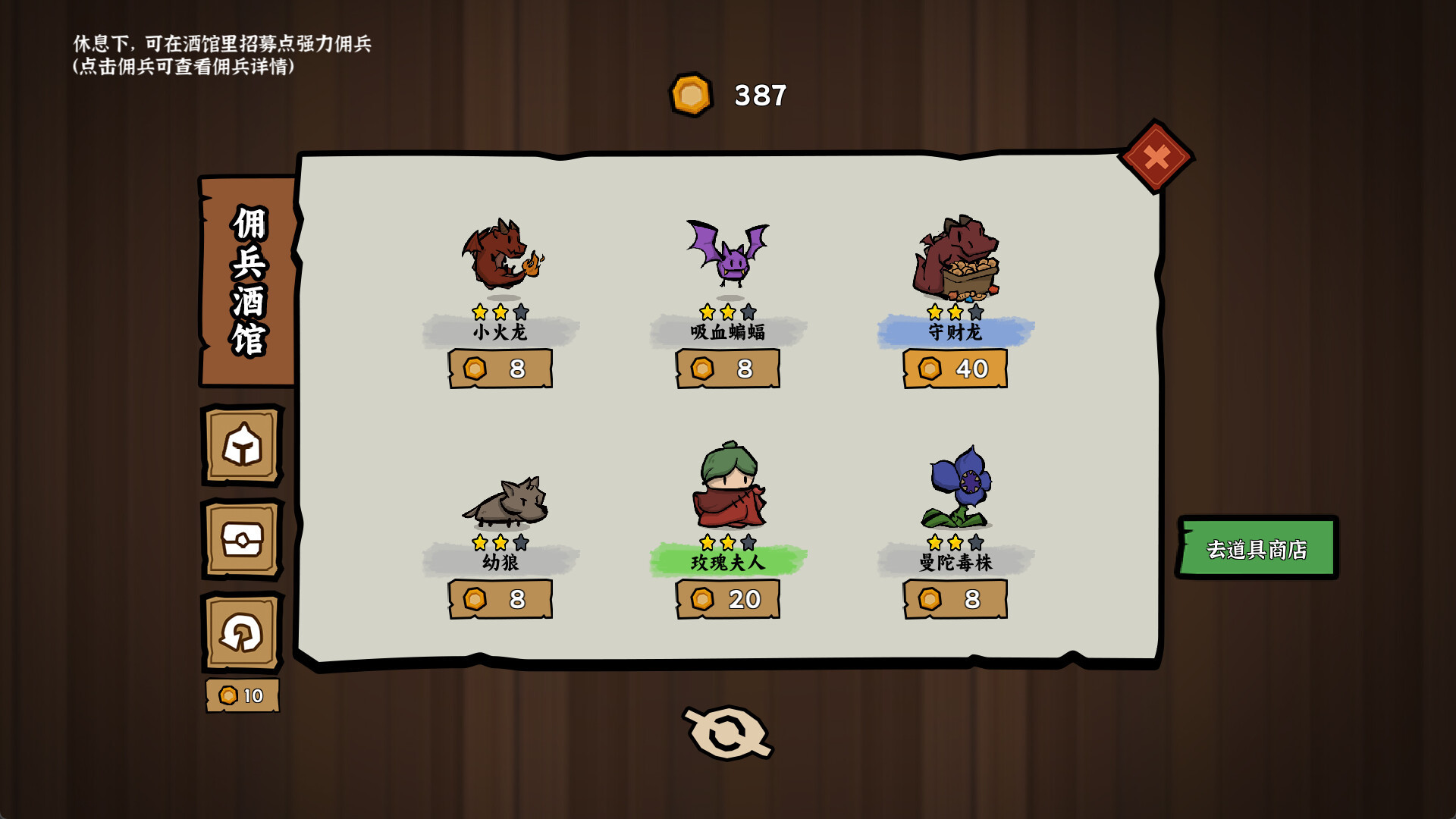Image resolution: width=1456 pixels, height=819 pixels.
Task: Buy 小火龙 for 8 gold
Action: point(500,369)
